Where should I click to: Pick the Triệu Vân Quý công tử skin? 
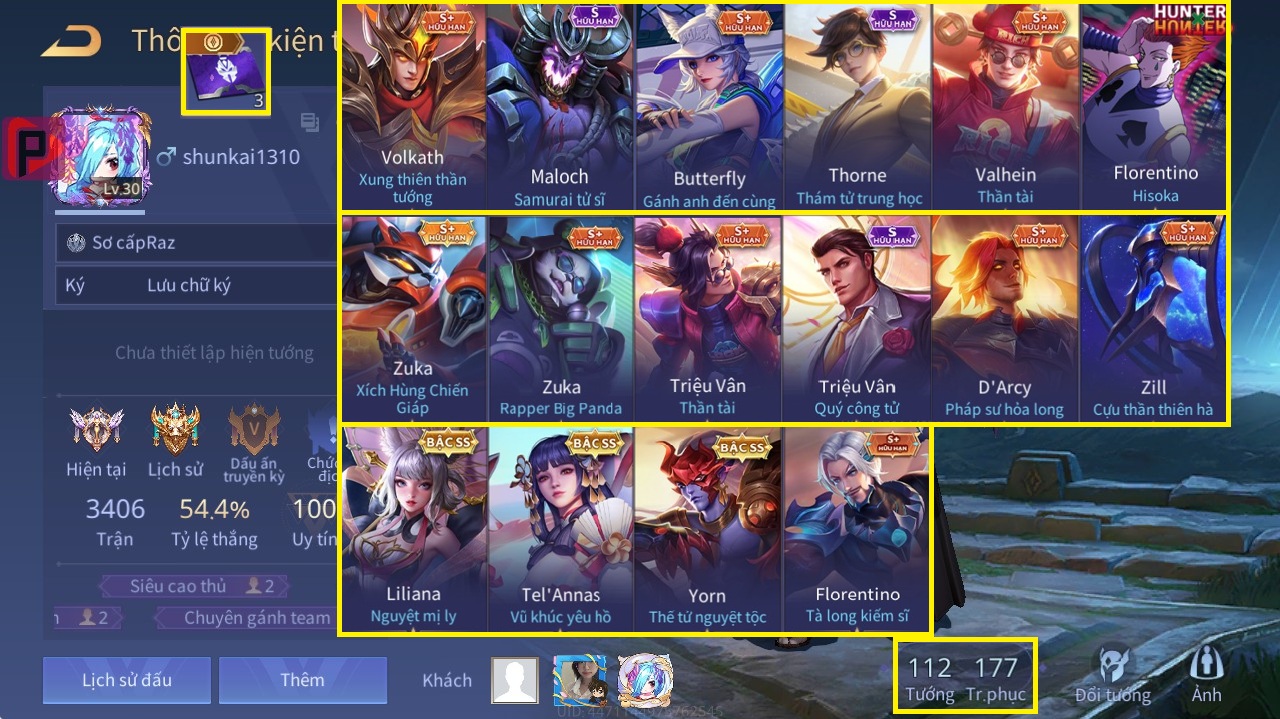856,318
